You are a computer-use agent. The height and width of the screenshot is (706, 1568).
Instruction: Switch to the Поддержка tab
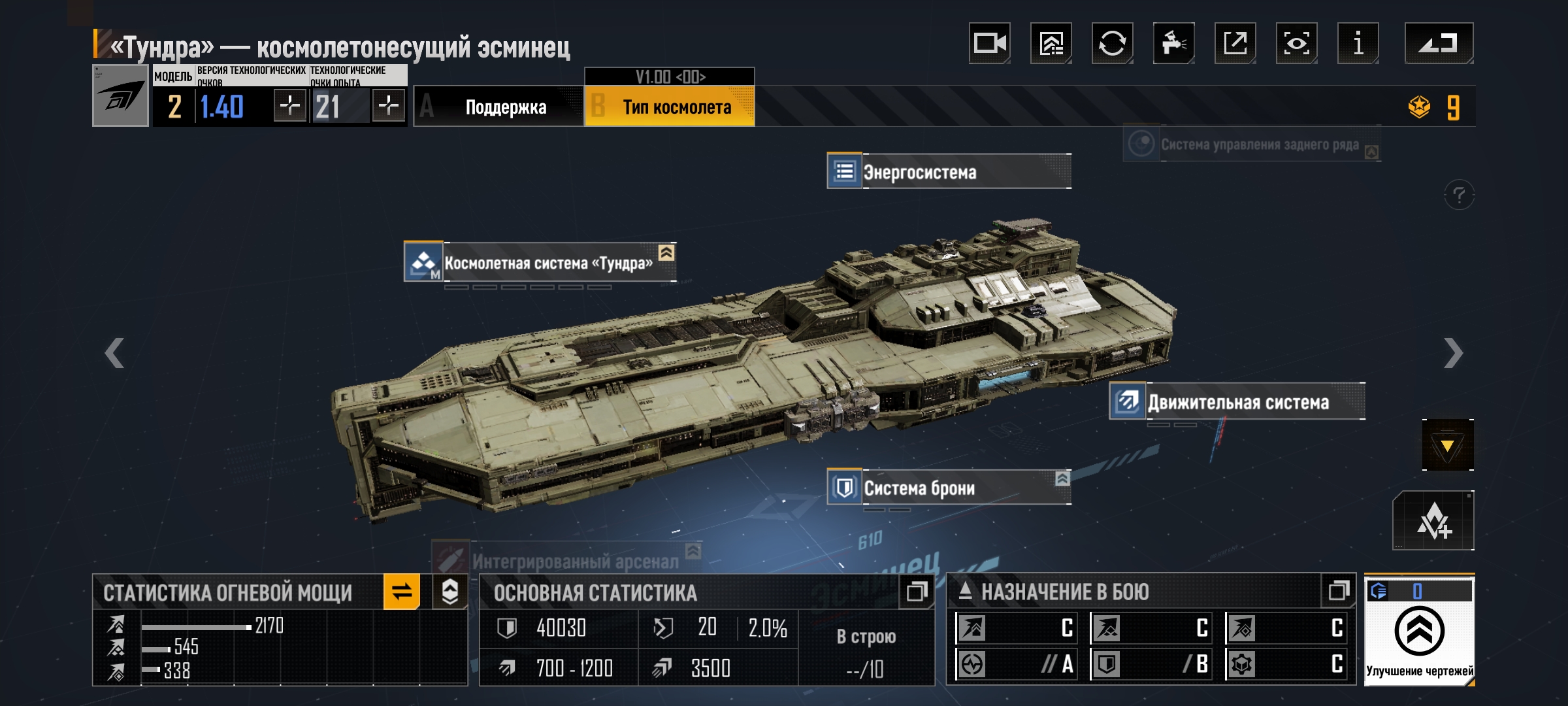tap(498, 107)
